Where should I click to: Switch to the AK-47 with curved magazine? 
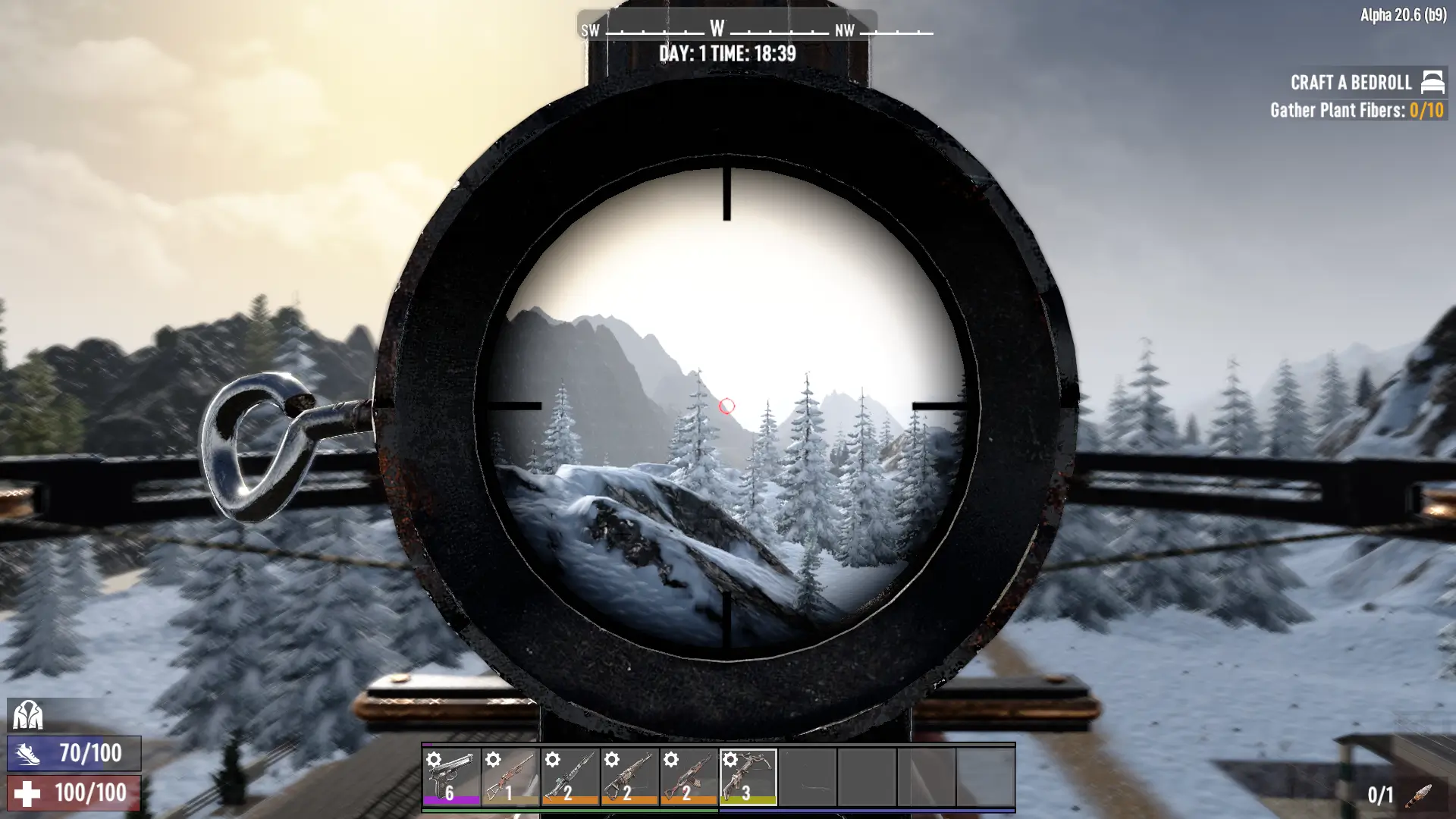689,777
